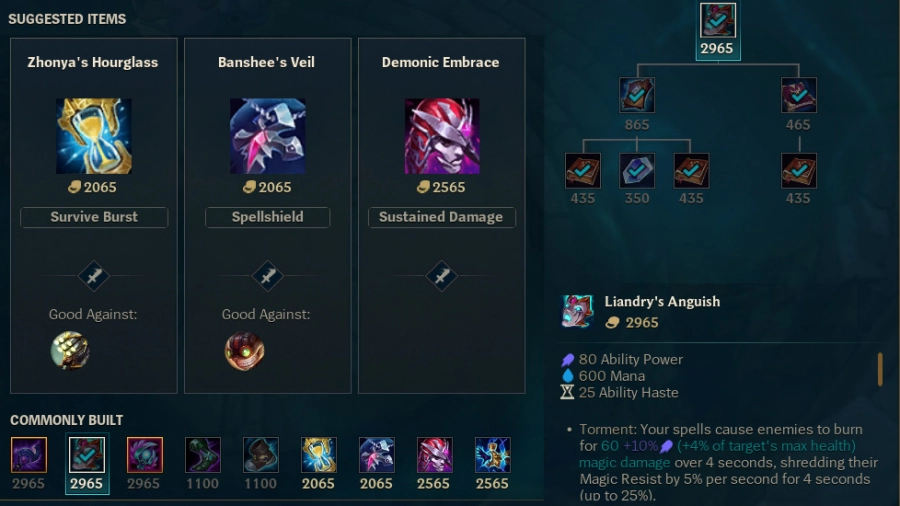Select the Sapphire Crystal component costing 350
Image resolution: width=900 pixels, height=506 pixels.
(x=637, y=170)
